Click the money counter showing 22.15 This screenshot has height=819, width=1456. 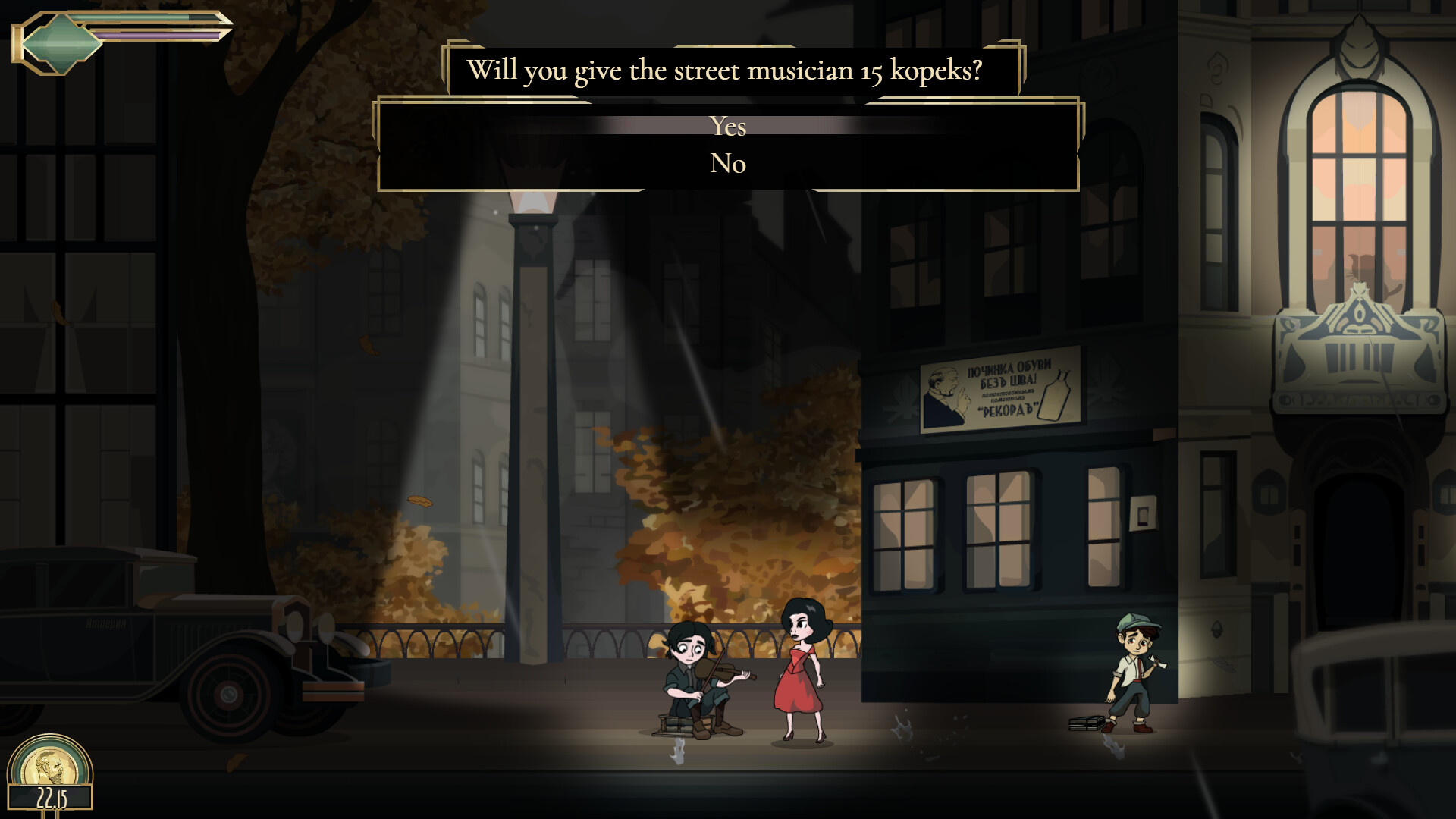pos(52,798)
